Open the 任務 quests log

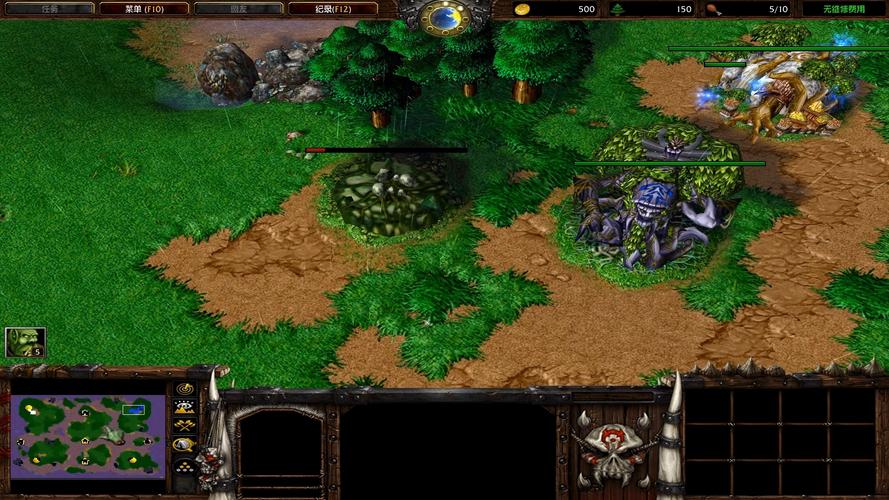pyautogui.click(x=48, y=8)
